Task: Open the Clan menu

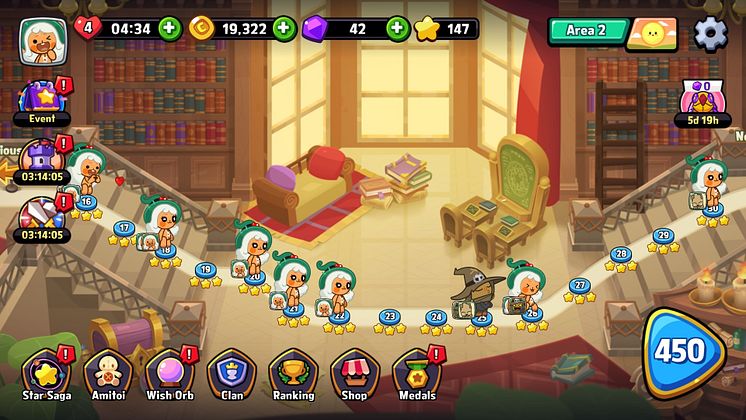Action: tap(230, 374)
